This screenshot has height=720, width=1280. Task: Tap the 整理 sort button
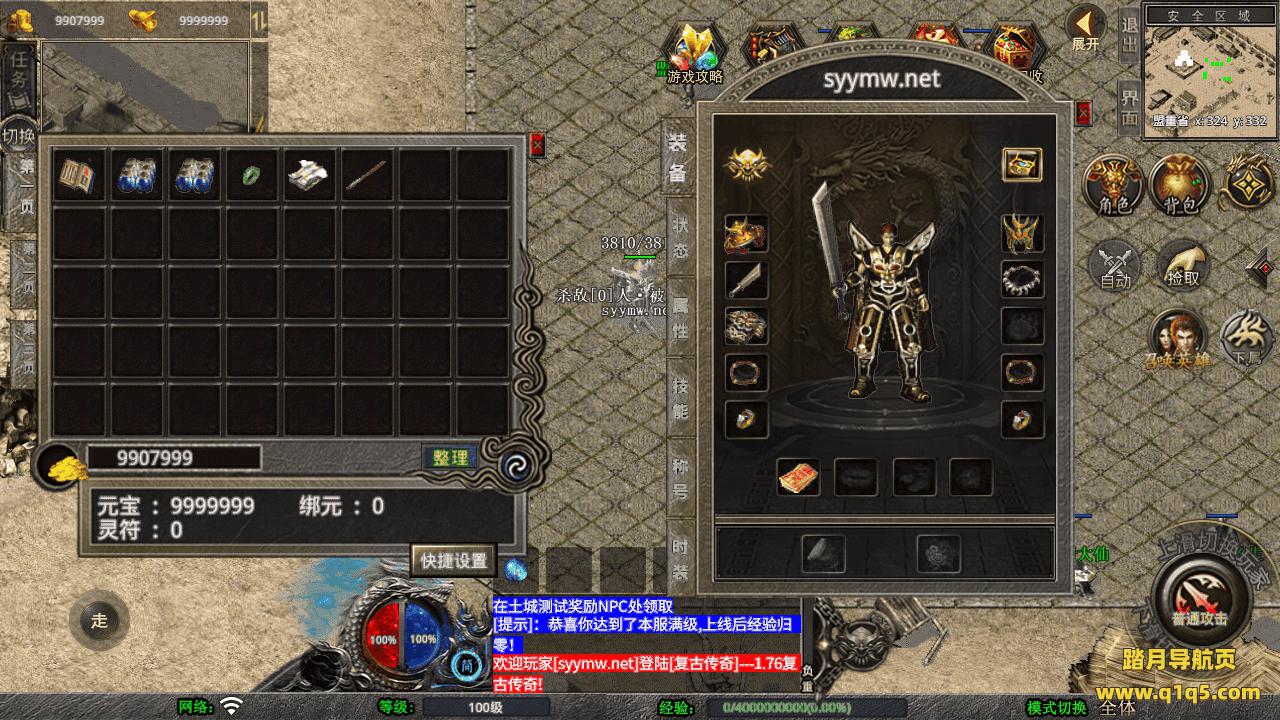(x=450, y=458)
